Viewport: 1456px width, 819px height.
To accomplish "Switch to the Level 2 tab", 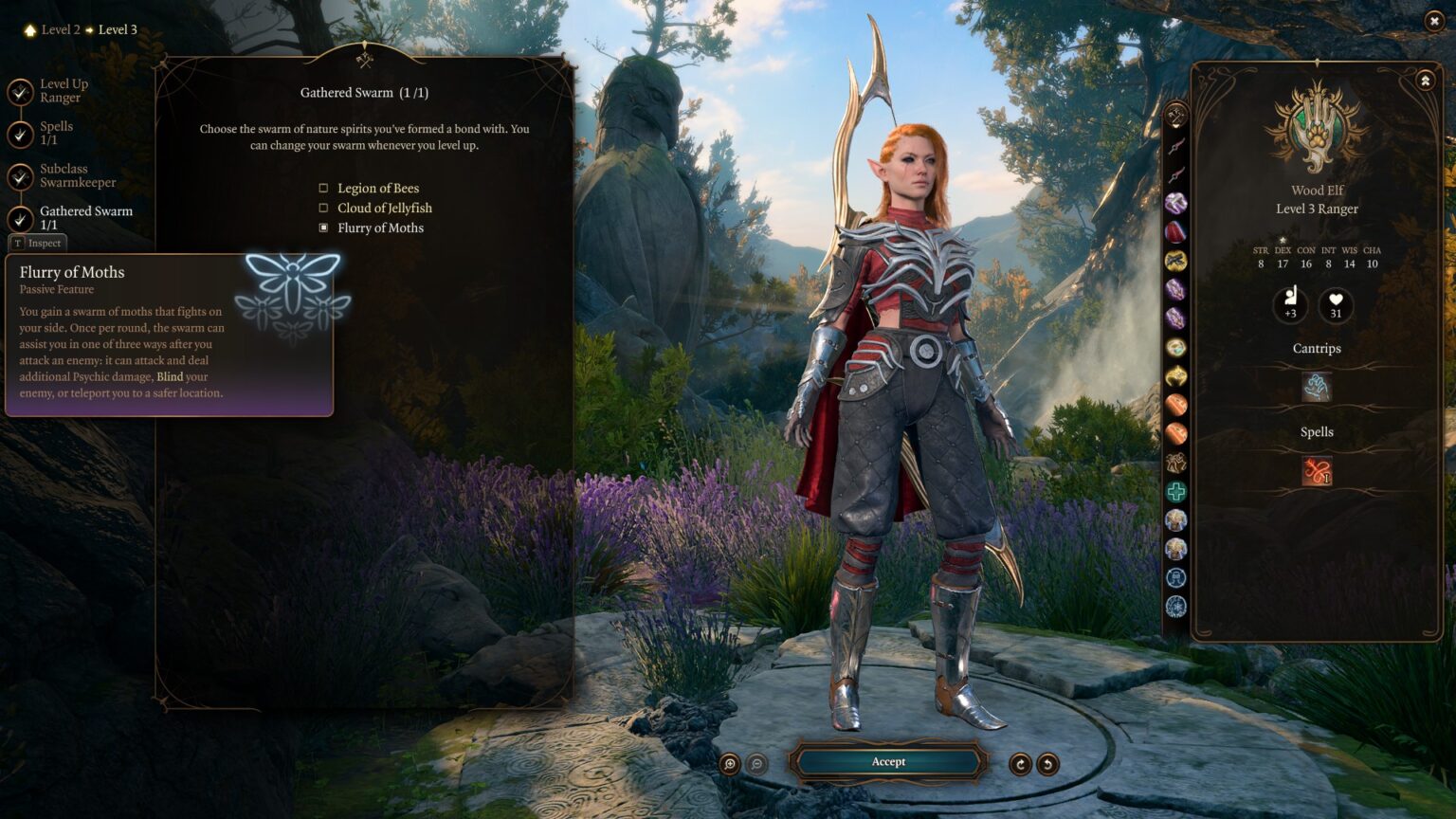I will click(x=59, y=29).
